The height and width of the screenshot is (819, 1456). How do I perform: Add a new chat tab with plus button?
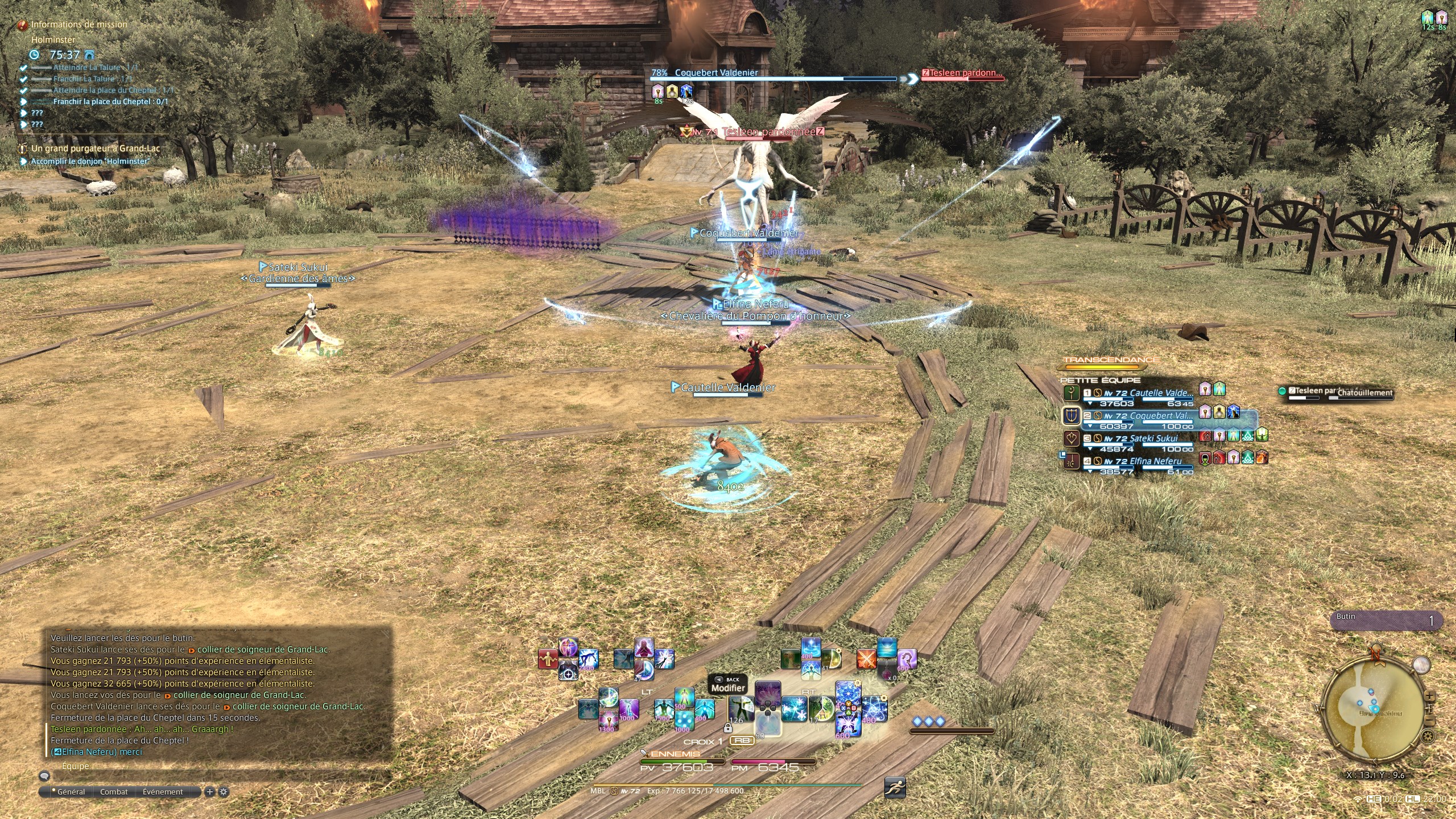(x=209, y=792)
